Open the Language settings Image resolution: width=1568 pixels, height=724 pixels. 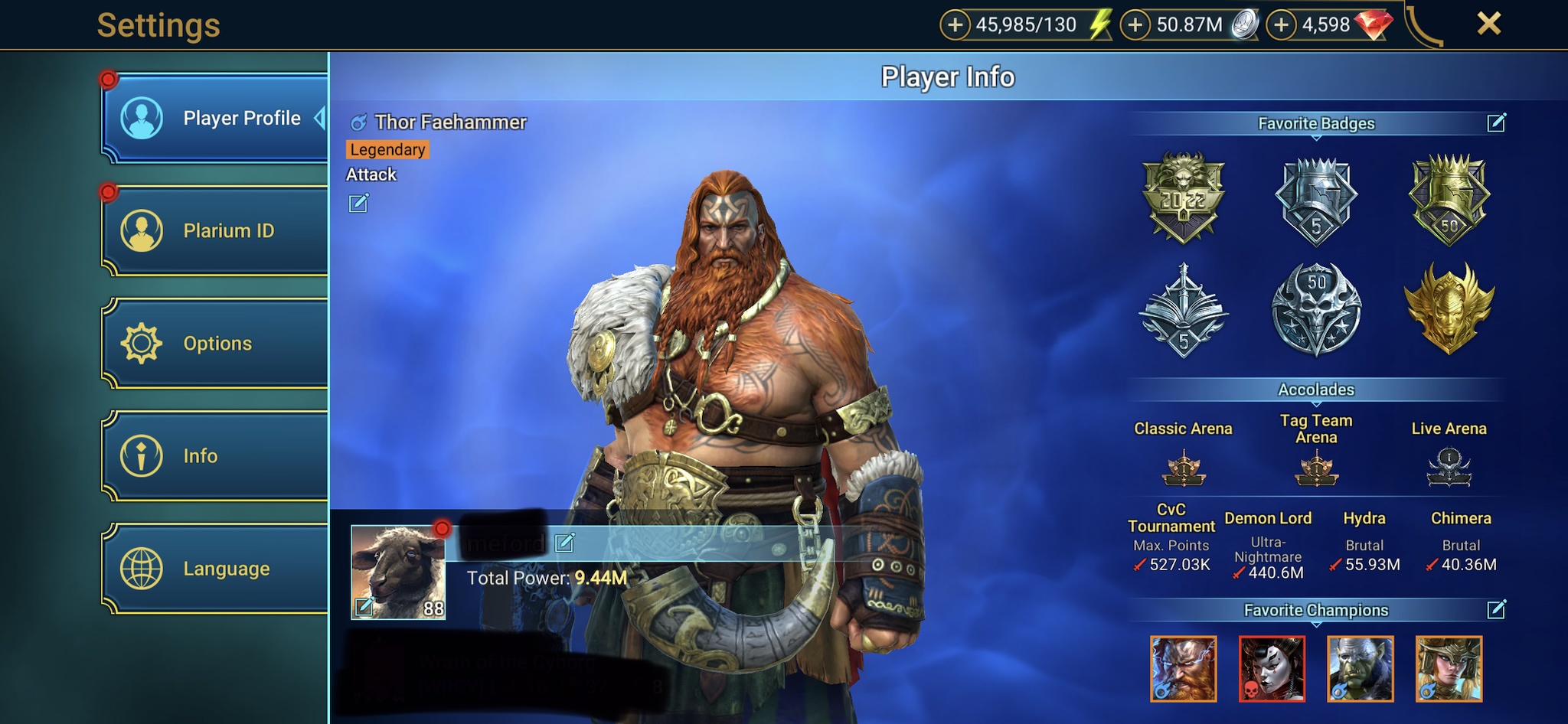click(x=214, y=569)
